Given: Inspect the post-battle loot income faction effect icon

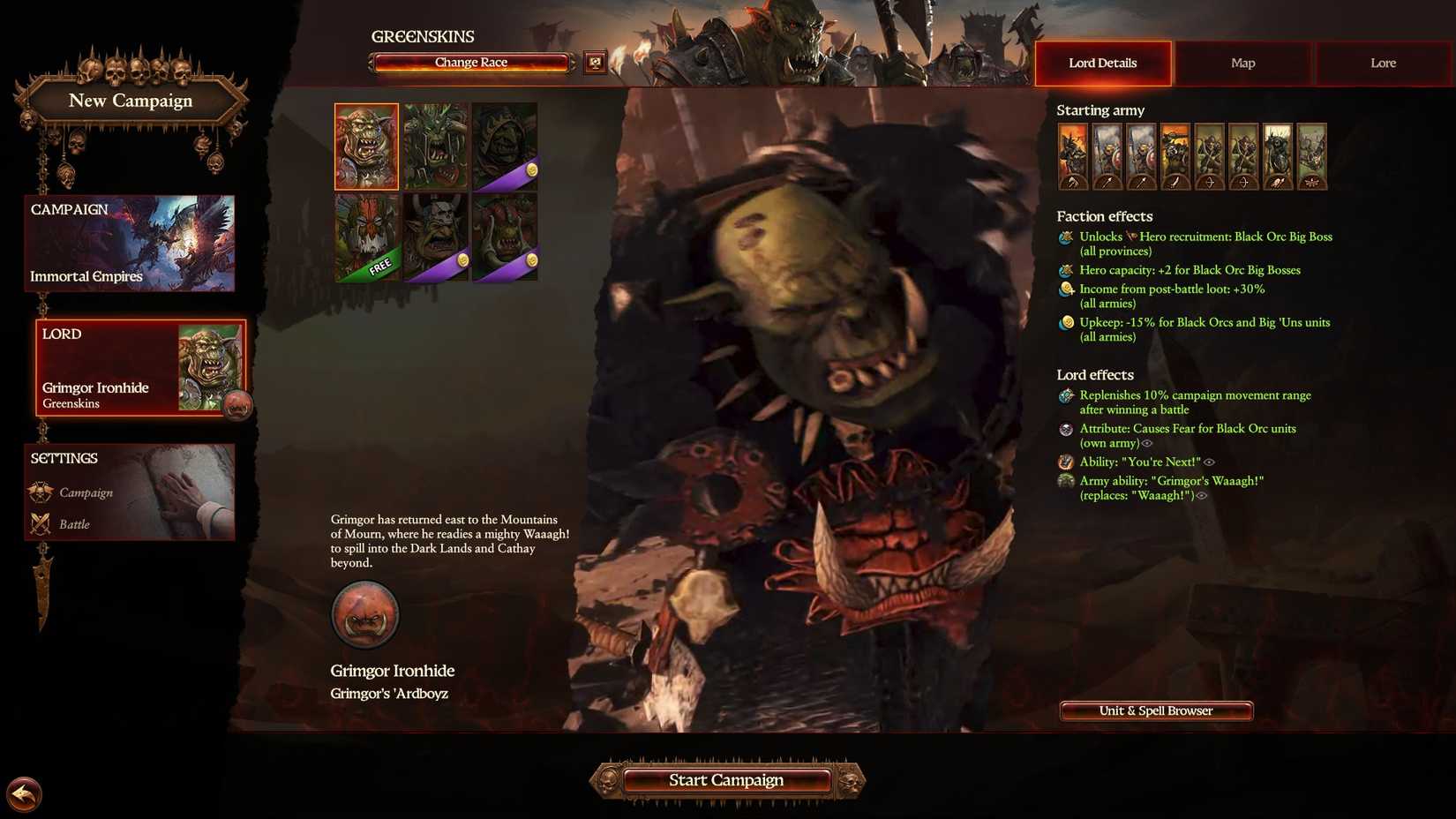Looking at the screenshot, I should pyautogui.click(x=1065, y=289).
